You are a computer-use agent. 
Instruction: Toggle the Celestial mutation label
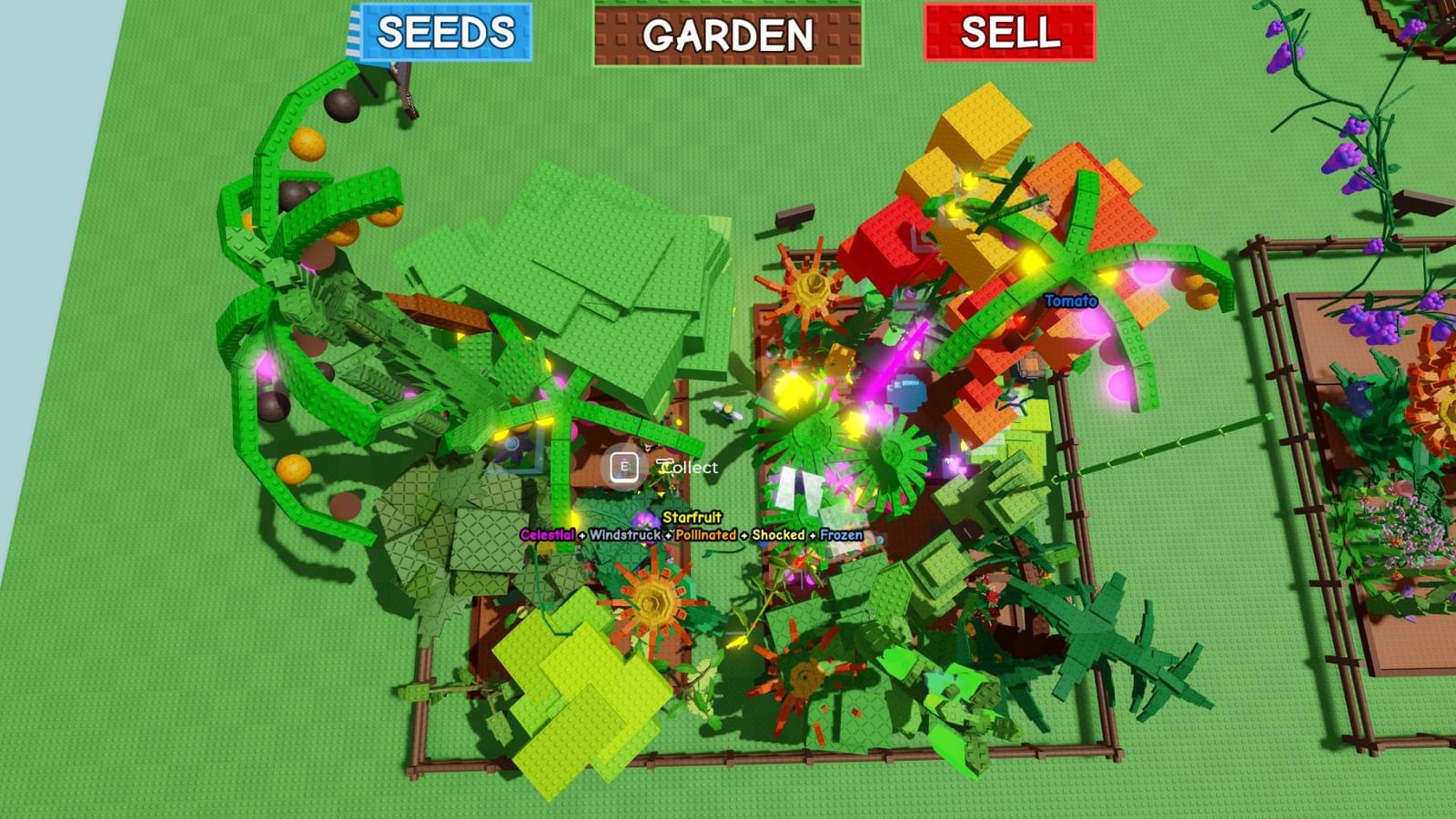550,537
